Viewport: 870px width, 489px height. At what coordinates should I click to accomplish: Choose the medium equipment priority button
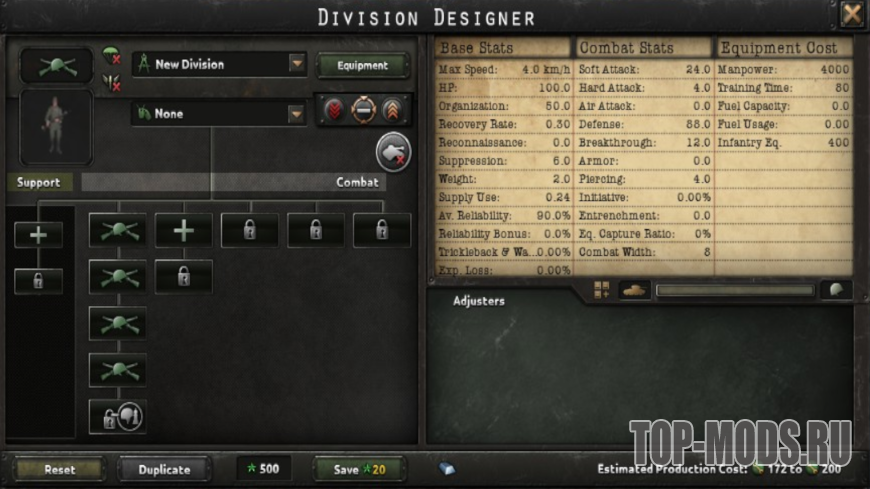click(x=363, y=110)
